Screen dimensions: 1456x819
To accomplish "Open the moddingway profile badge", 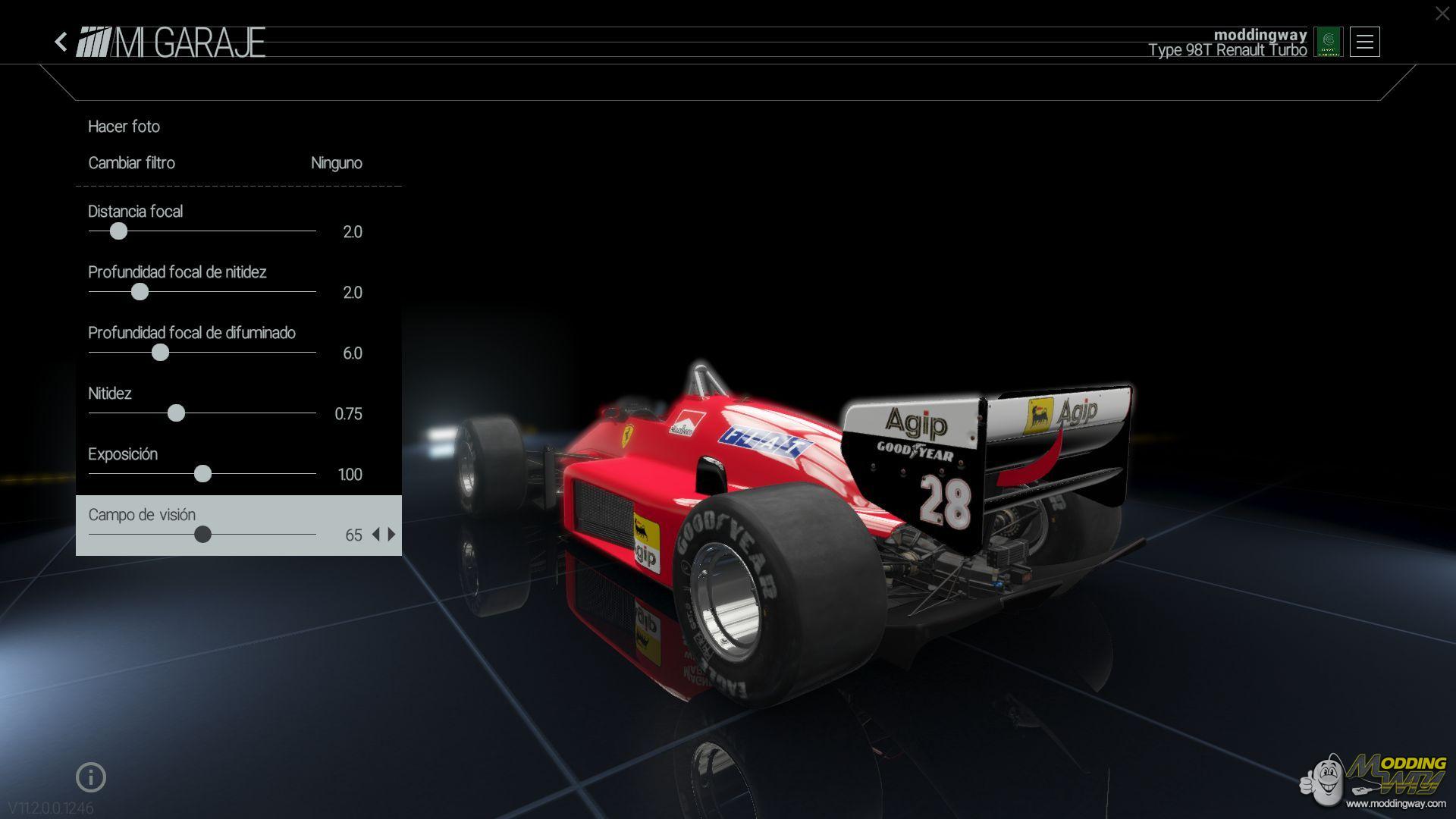I will pos(1328,42).
